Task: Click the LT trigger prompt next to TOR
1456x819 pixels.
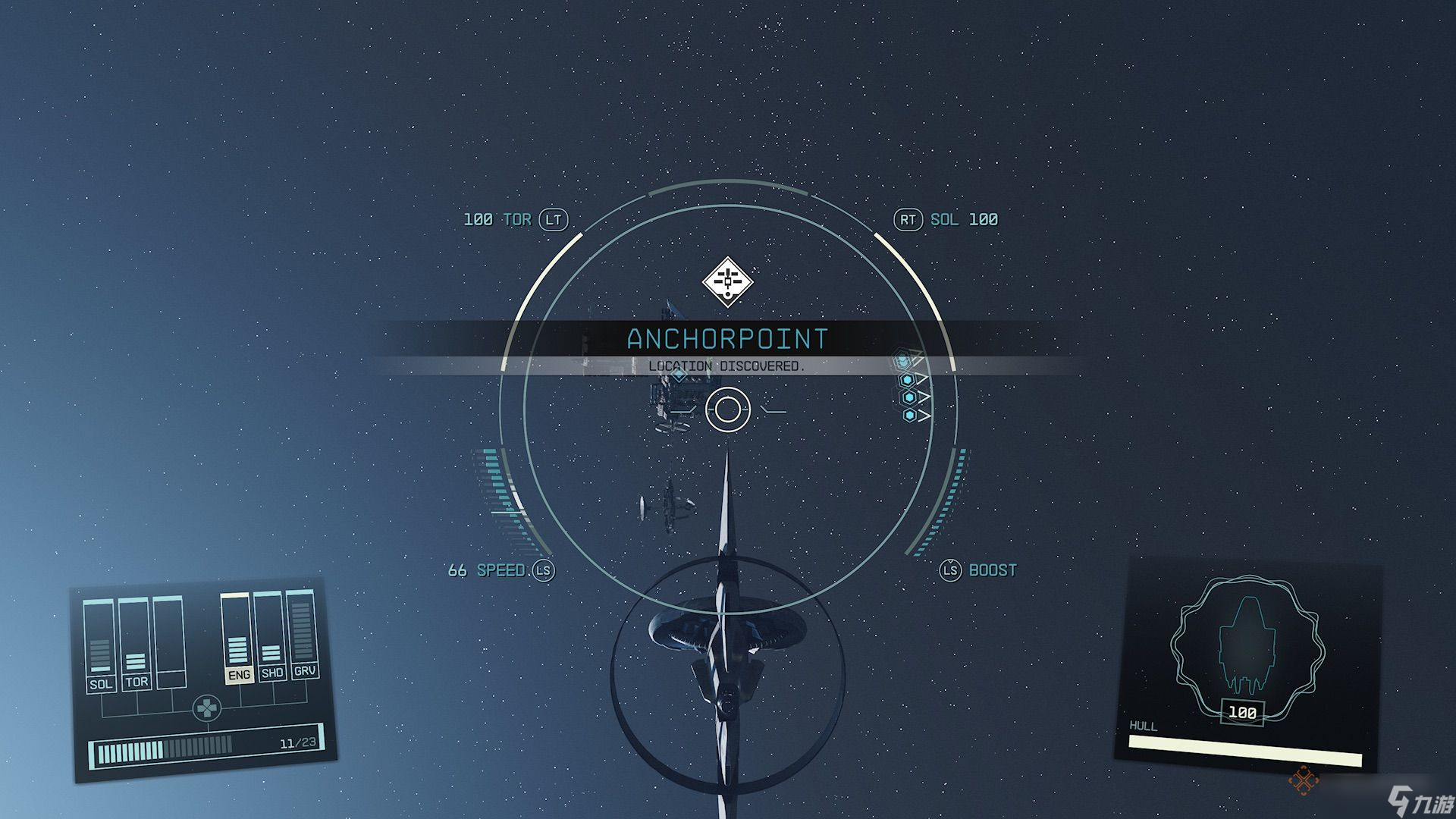Action: (x=554, y=219)
